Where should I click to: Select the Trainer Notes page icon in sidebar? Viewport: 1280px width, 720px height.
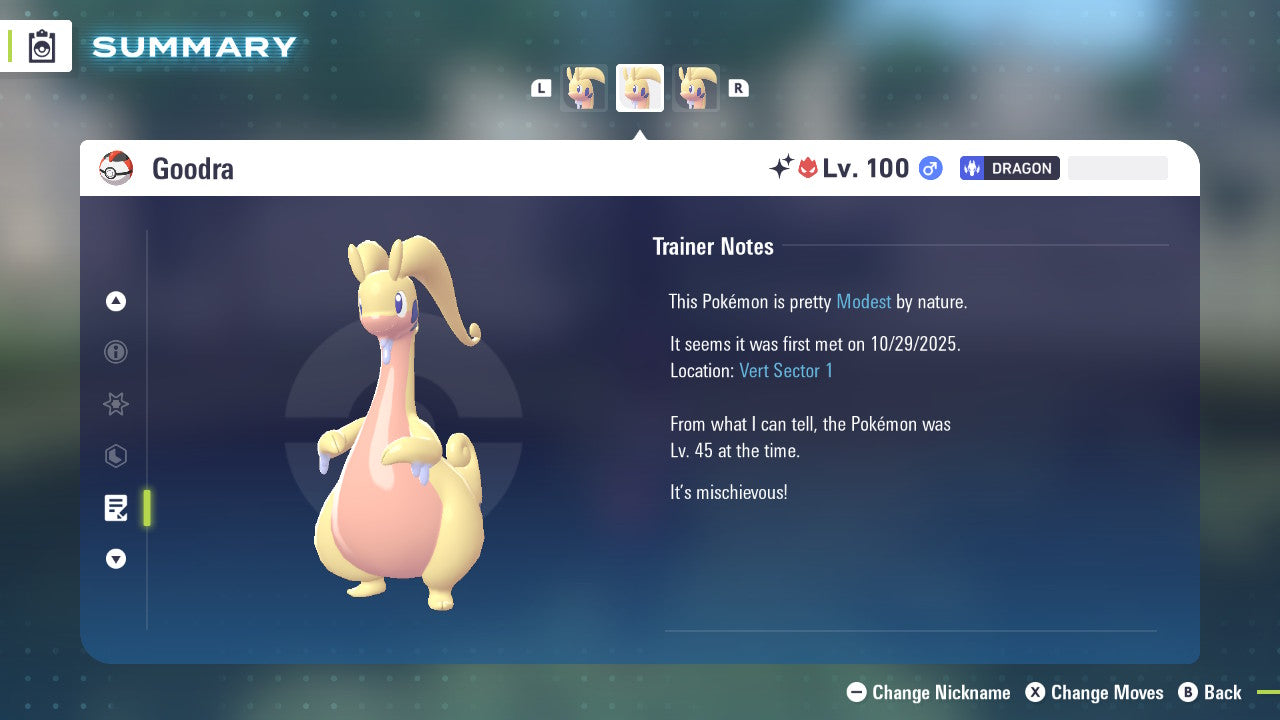pyautogui.click(x=116, y=508)
